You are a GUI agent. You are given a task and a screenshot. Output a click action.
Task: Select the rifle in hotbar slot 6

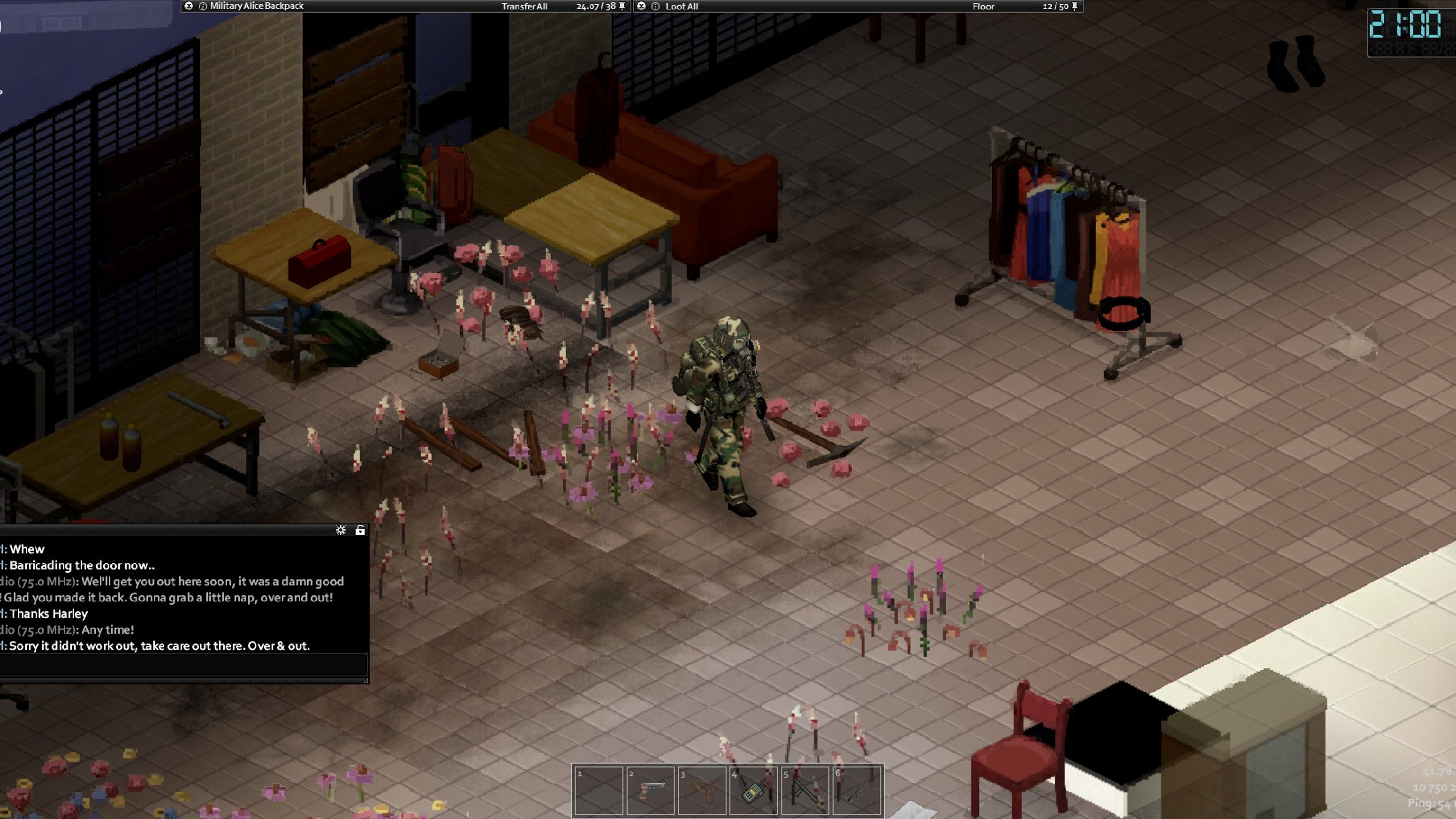tap(856, 790)
